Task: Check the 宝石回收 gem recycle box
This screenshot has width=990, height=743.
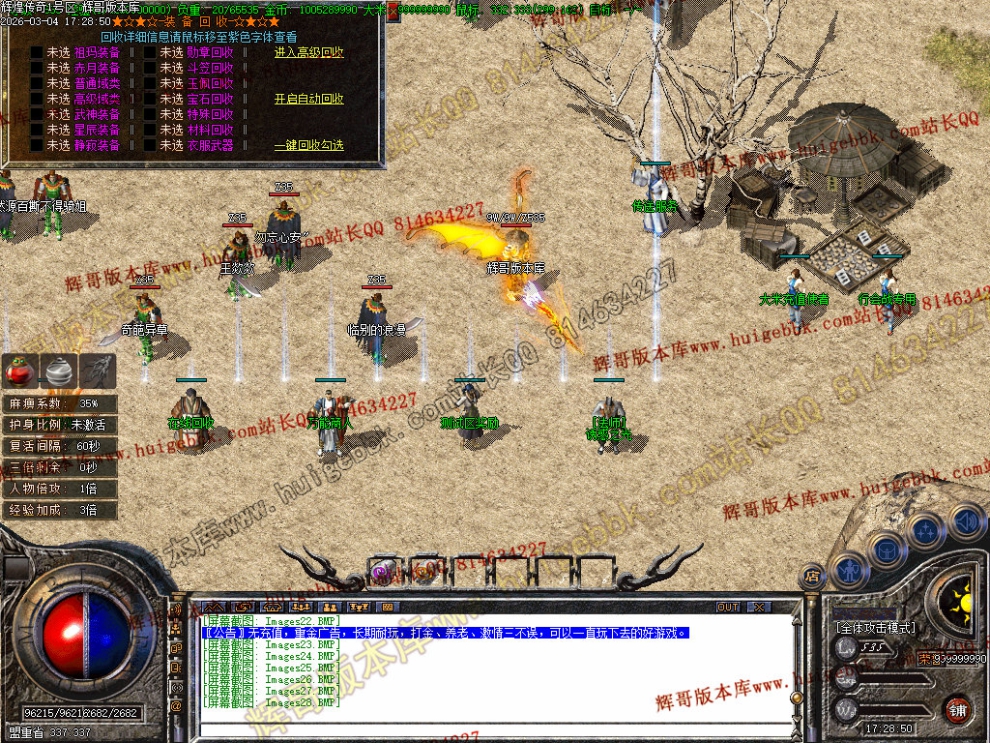Action: point(150,99)
